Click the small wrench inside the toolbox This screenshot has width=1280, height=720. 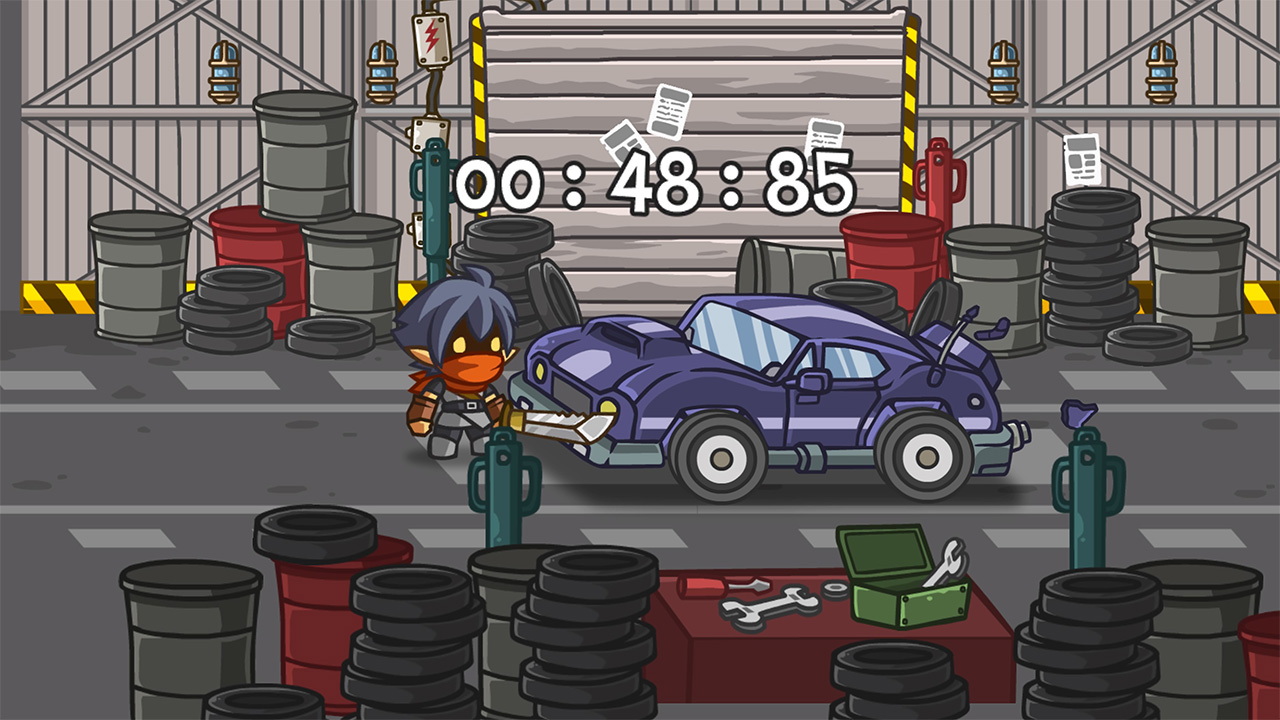click(945, 560)
